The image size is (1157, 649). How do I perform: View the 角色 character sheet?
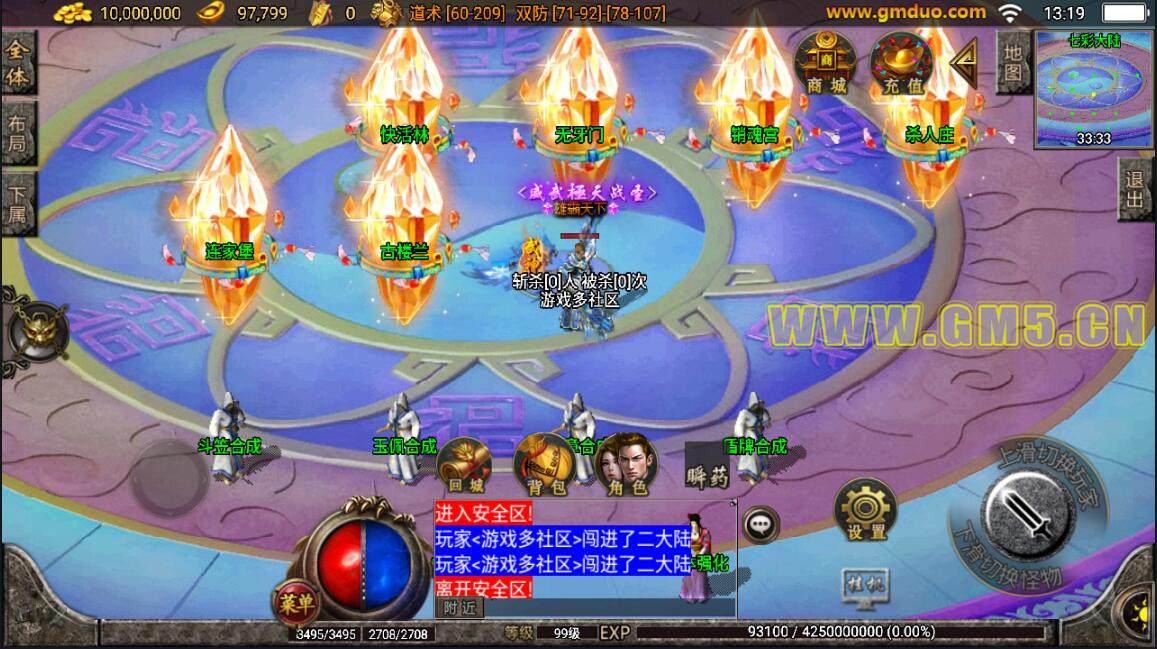(x=626, y=467)
